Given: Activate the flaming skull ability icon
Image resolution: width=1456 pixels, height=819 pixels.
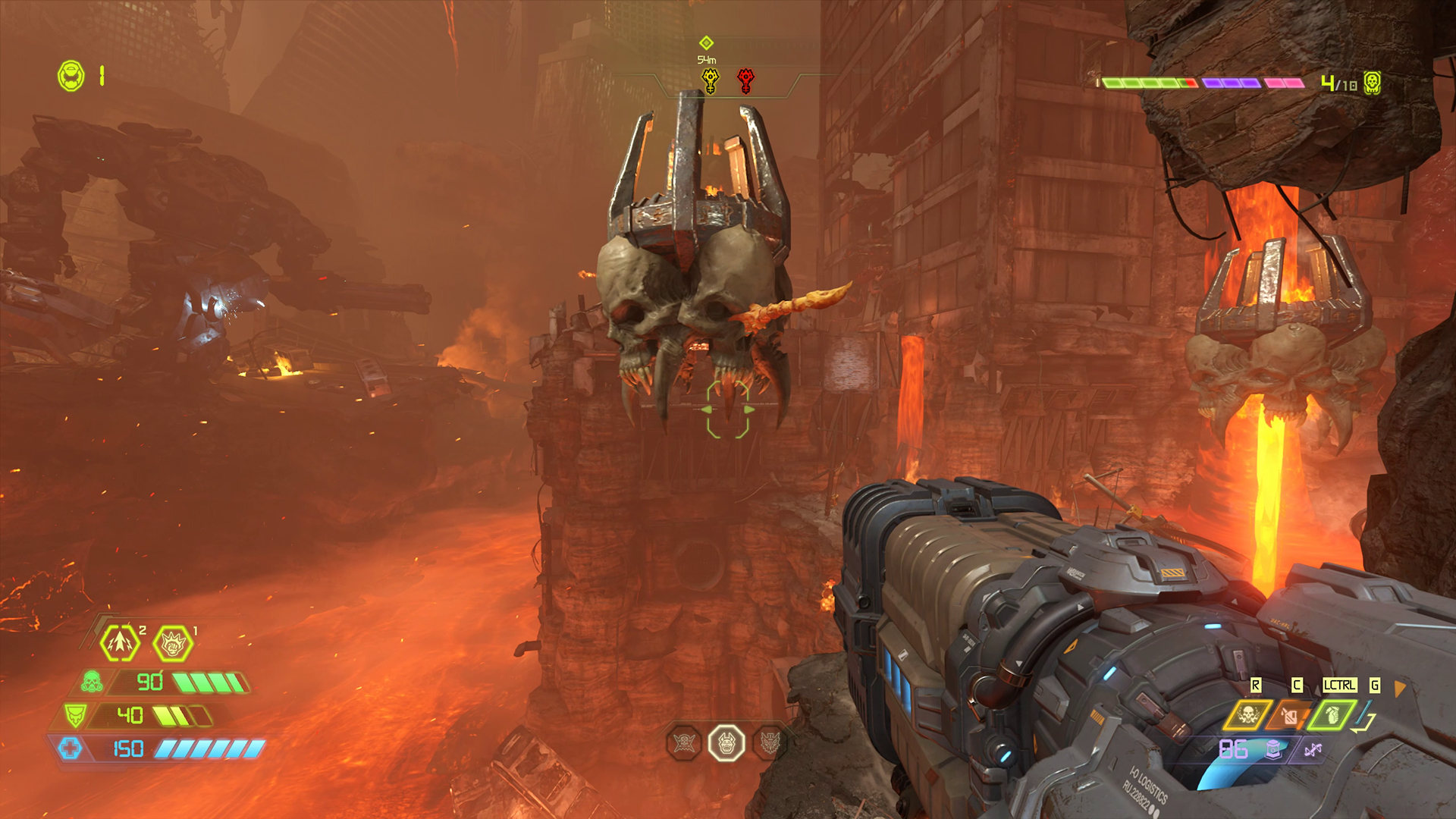Looking at the screenshot, I should (x=1248, y=715).
